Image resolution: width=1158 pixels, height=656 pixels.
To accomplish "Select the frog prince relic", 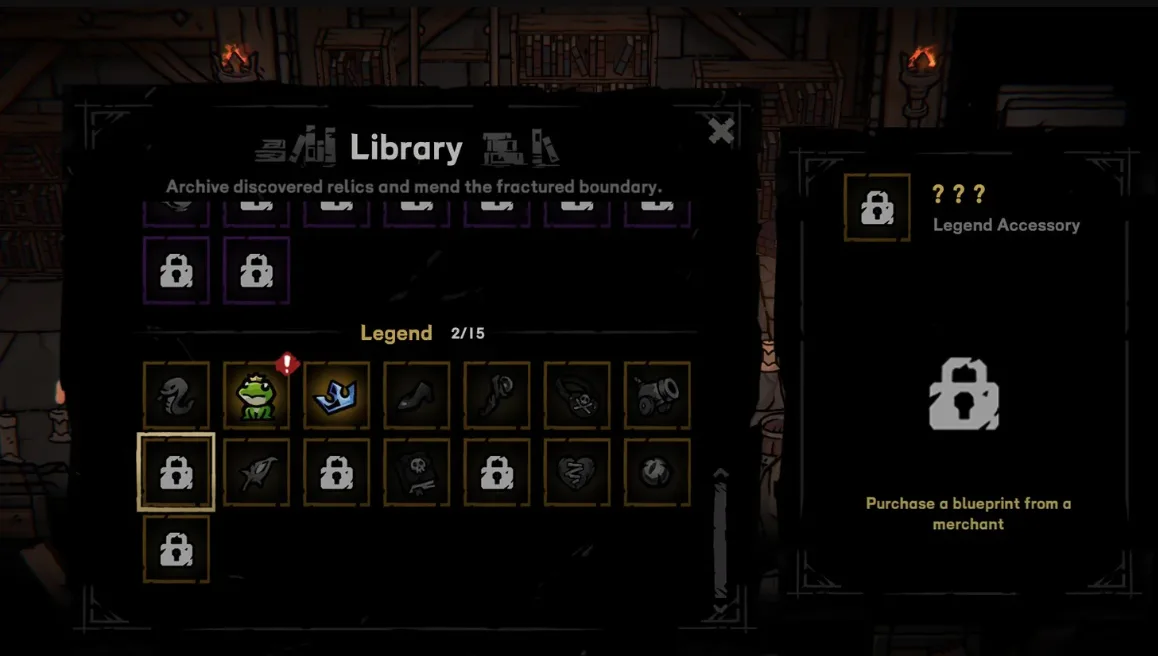I will click(256, 395).
